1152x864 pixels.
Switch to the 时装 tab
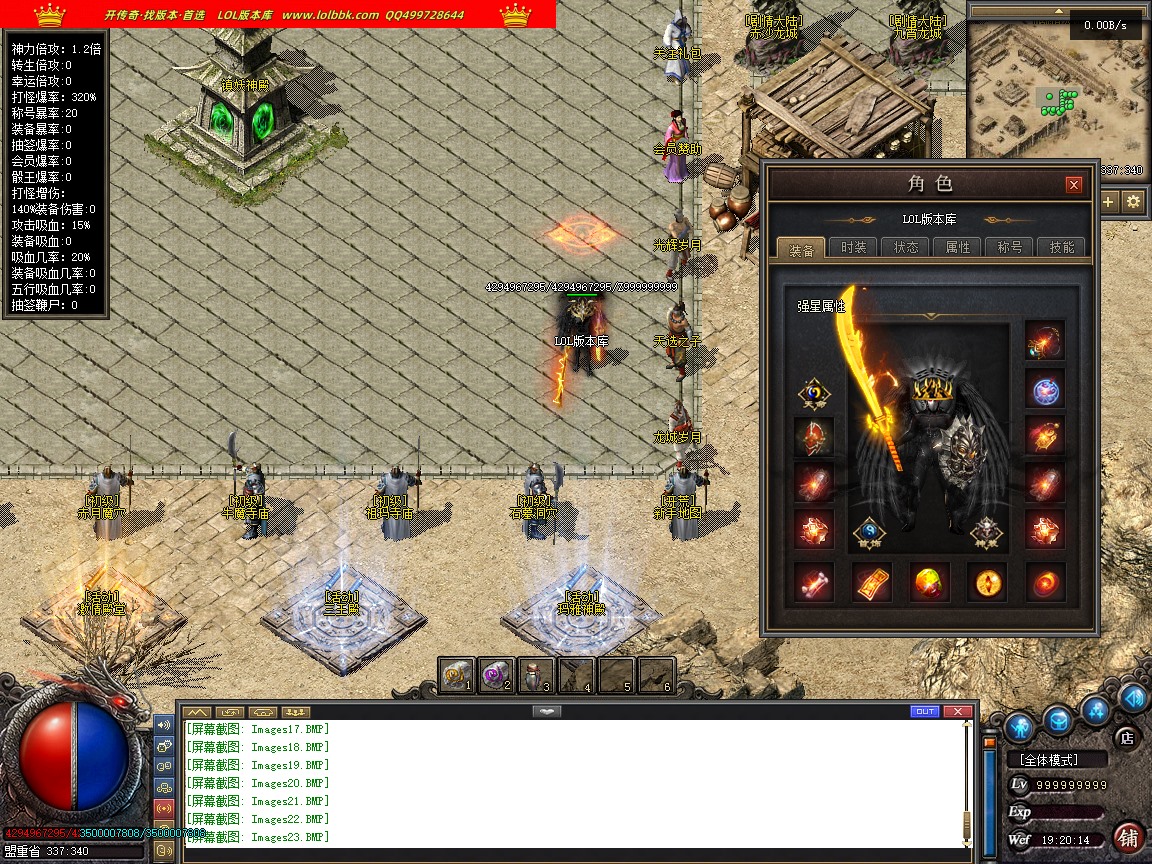coord(853,248)
